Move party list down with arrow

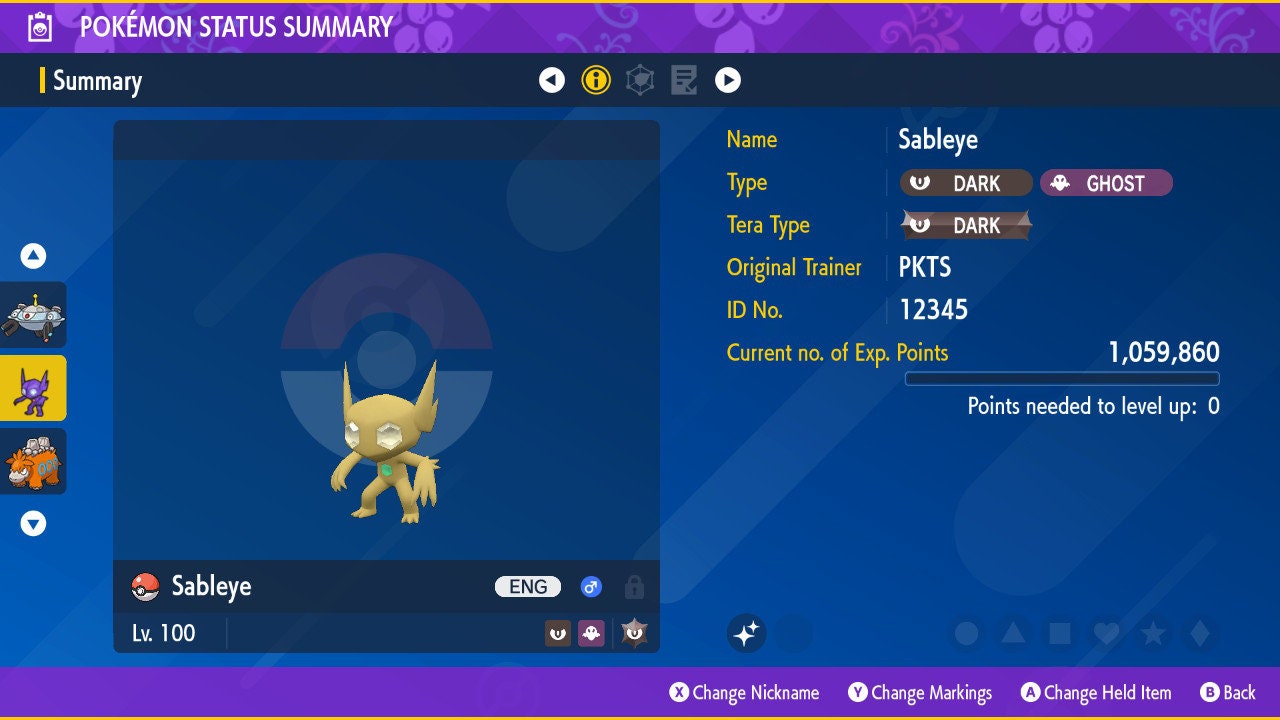(x=34, y=523)
